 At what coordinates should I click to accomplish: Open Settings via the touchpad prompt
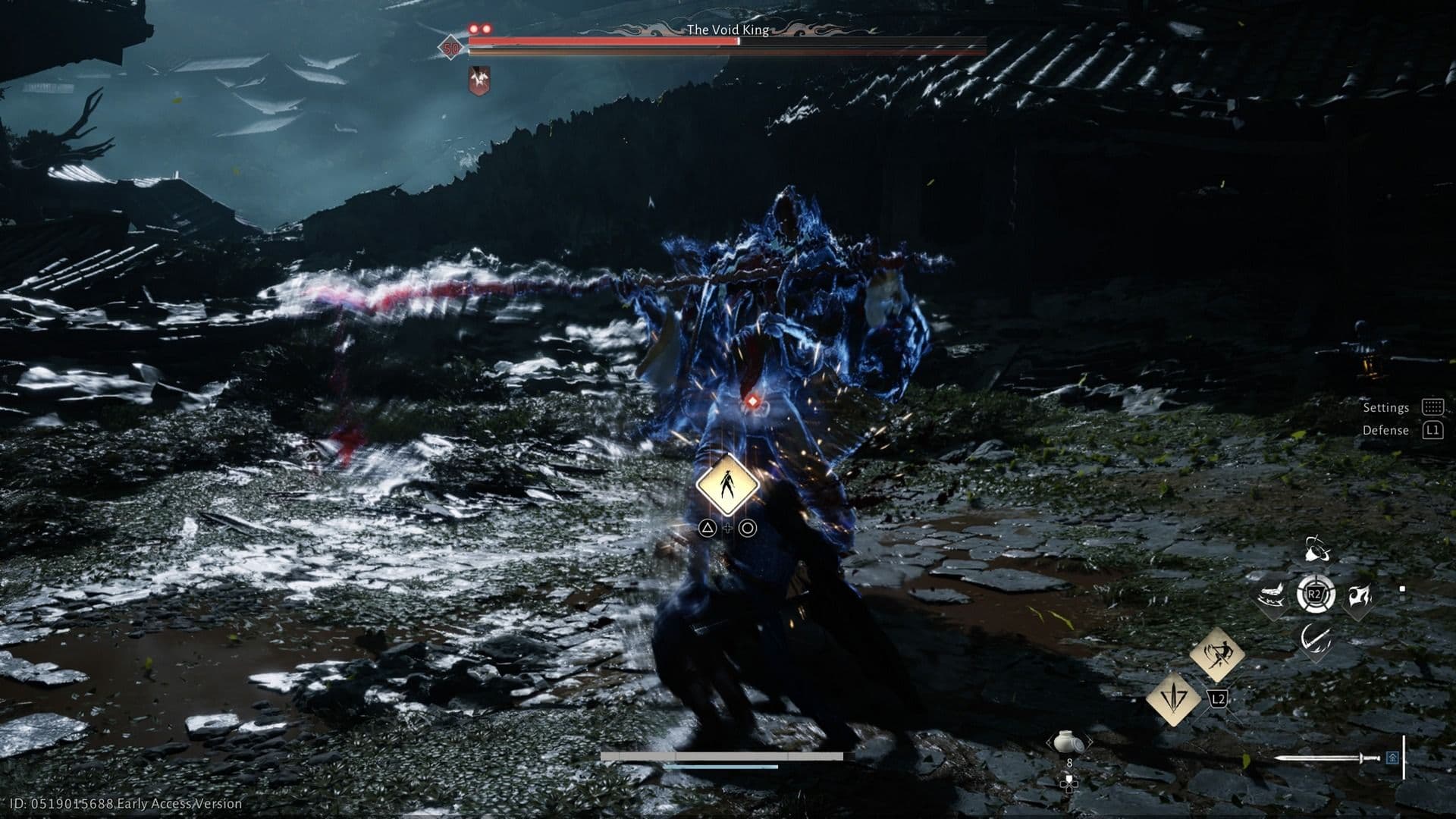(x=1432, y=407)
